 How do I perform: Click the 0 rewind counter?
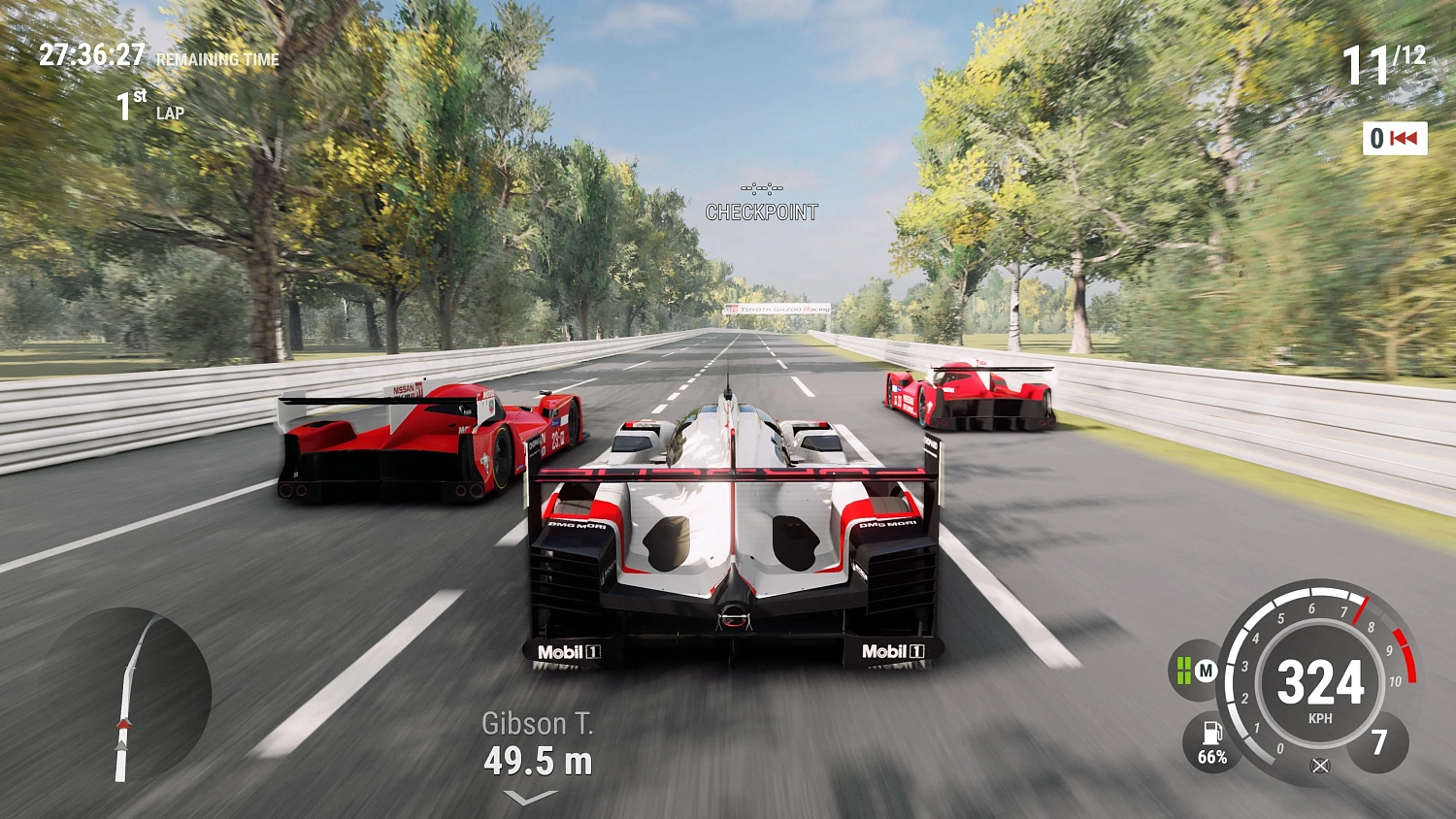1374,140
